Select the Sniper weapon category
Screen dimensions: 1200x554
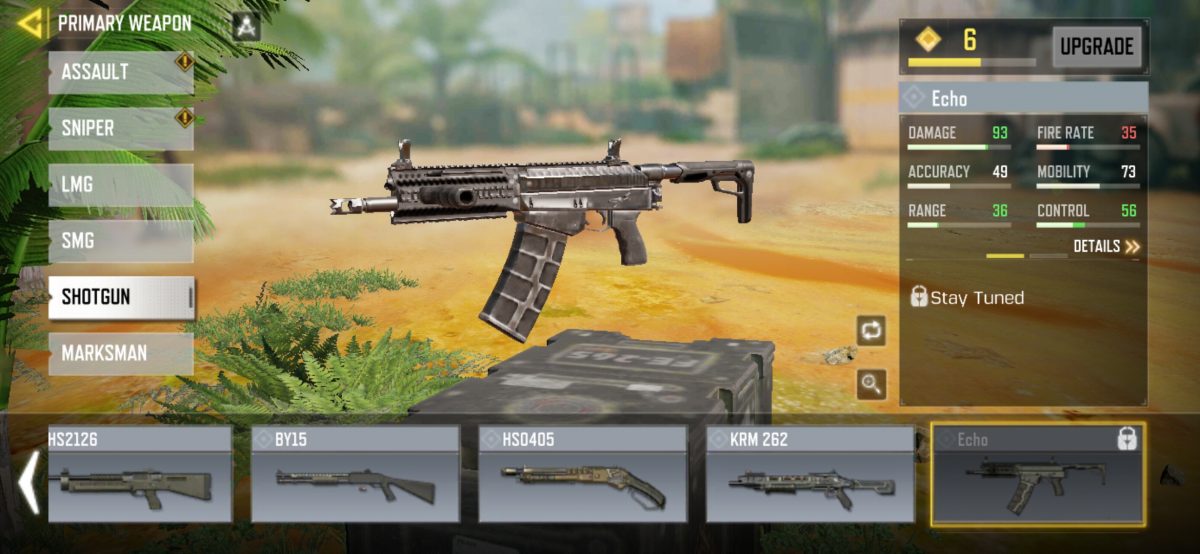120,129
